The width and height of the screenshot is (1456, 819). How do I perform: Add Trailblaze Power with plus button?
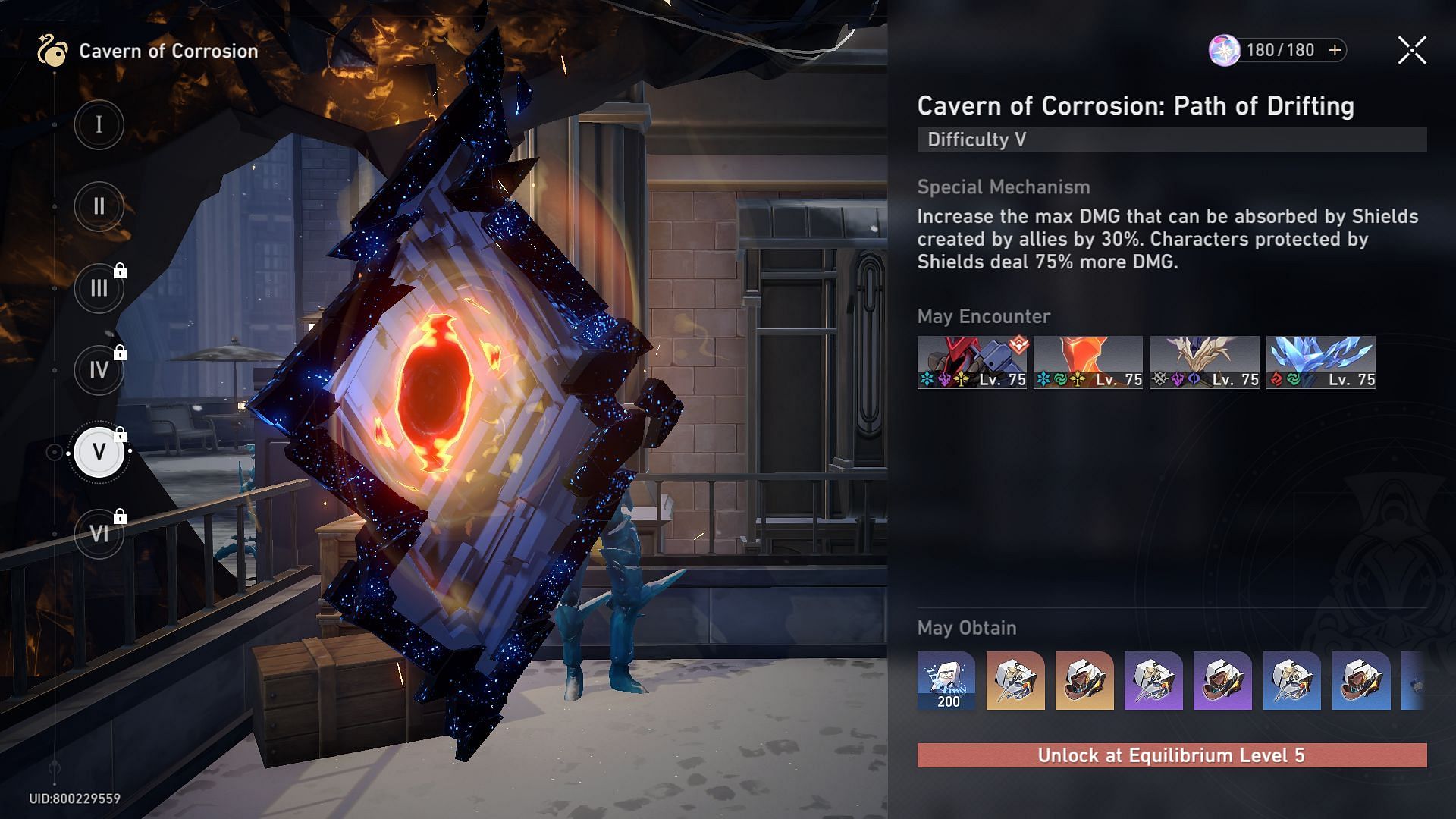pyautogui.click(x=1335, y=50)
